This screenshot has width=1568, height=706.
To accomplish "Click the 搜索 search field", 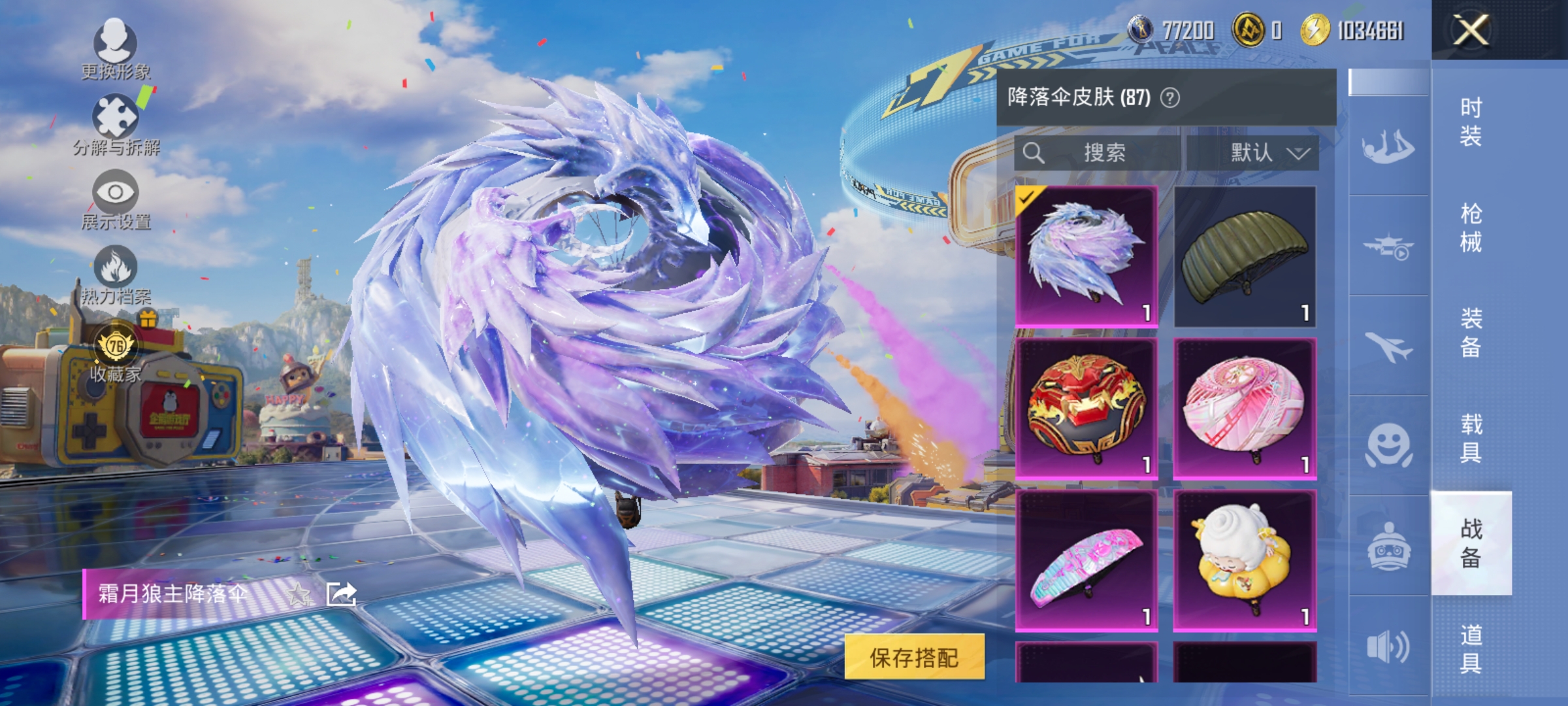I will tap(1101, 154).
